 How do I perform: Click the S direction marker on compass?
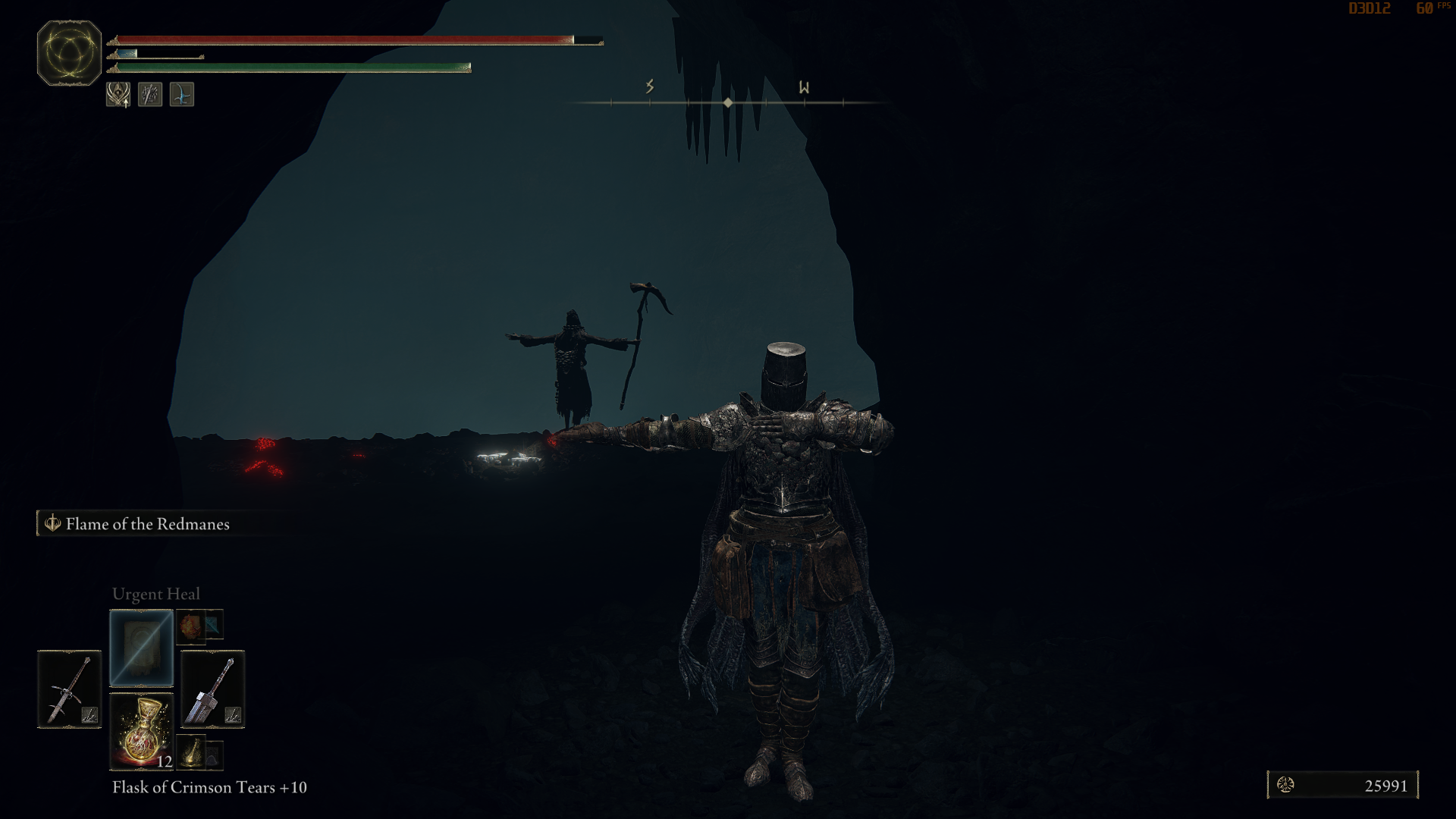click(650, 86)
